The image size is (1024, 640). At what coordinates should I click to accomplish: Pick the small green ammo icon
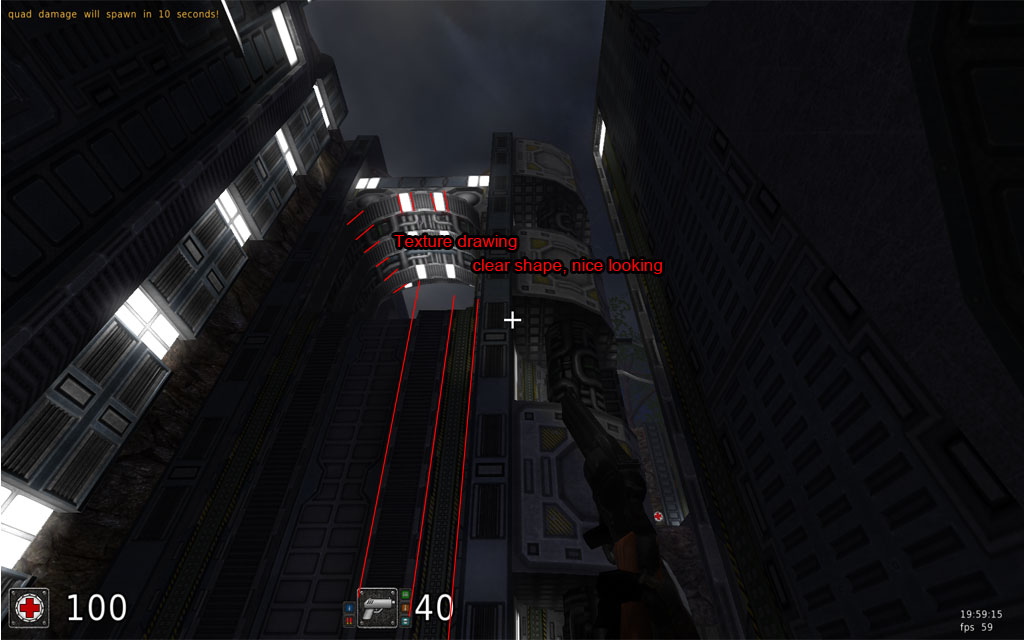[x=405, y=594]
